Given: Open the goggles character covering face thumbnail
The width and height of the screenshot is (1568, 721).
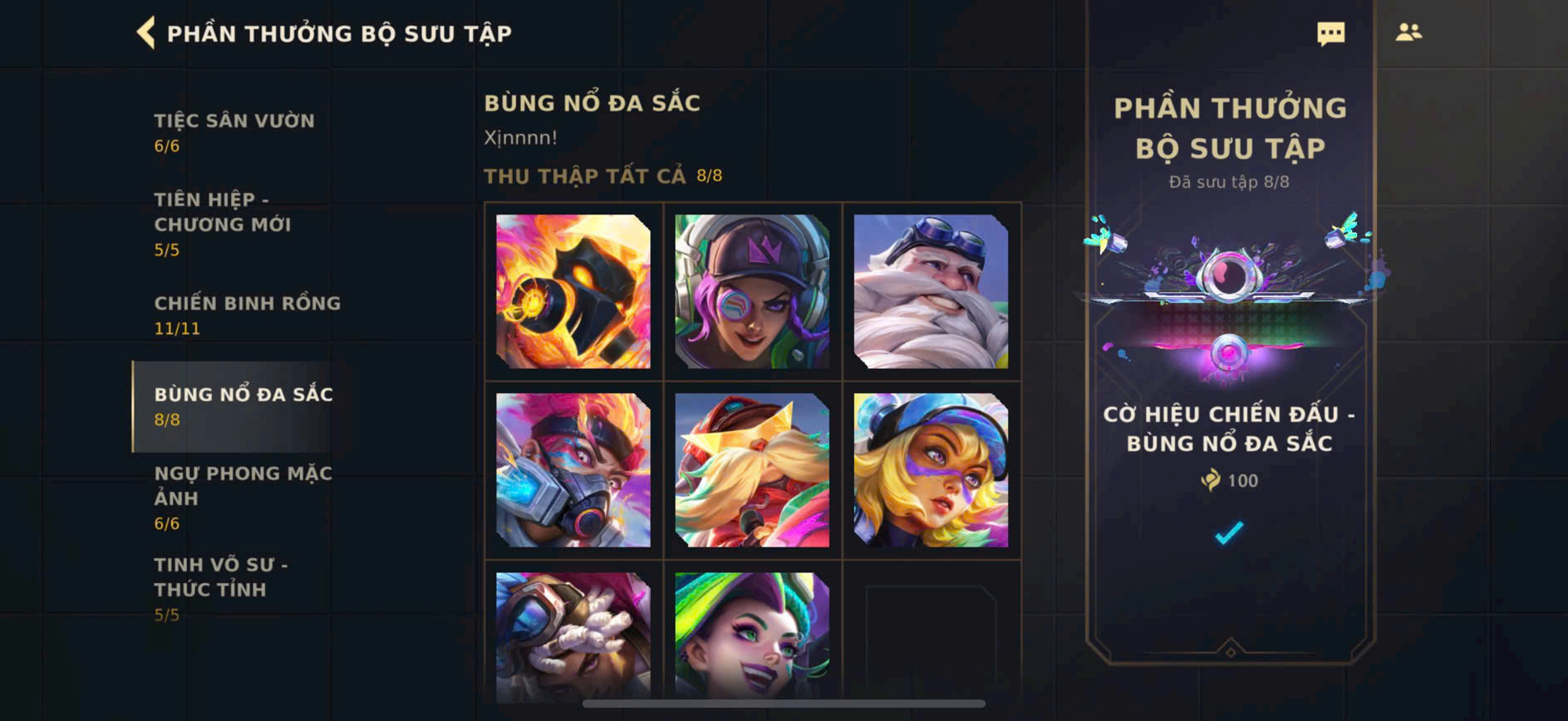Looking at the screenshot, I should click(x=573, y=635).
